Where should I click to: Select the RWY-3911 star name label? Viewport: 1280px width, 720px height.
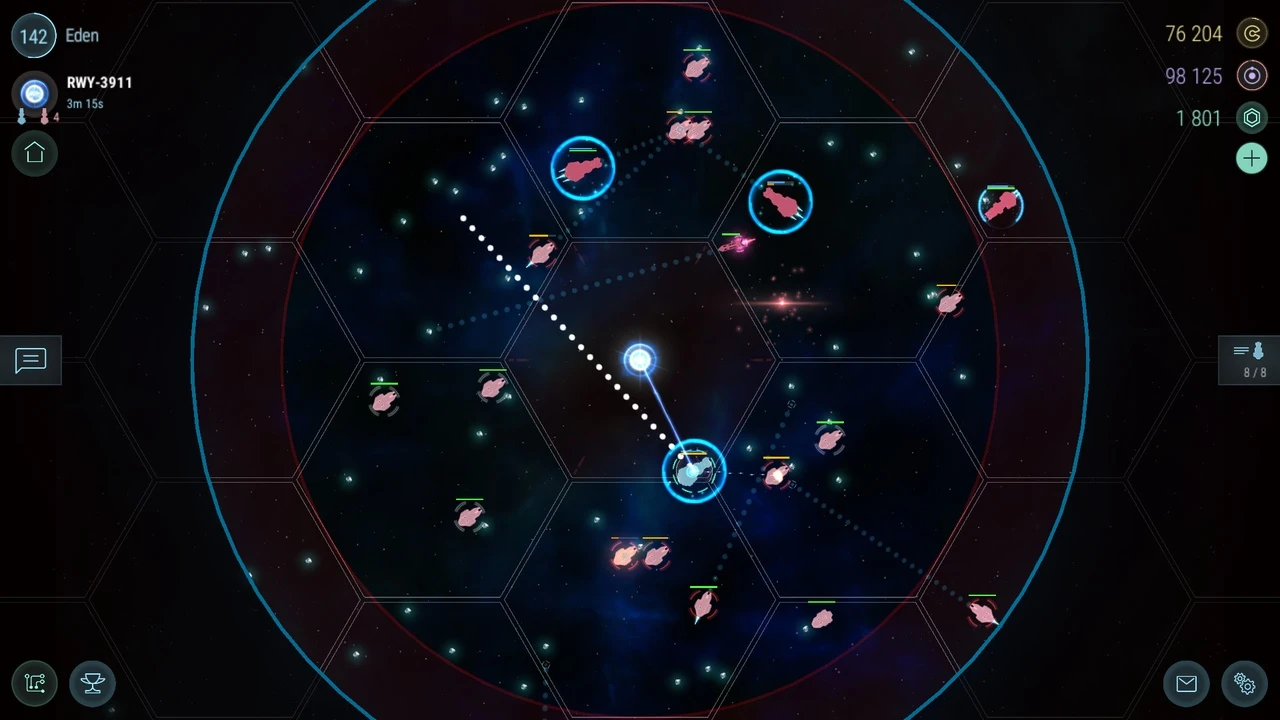coord(99,82)
